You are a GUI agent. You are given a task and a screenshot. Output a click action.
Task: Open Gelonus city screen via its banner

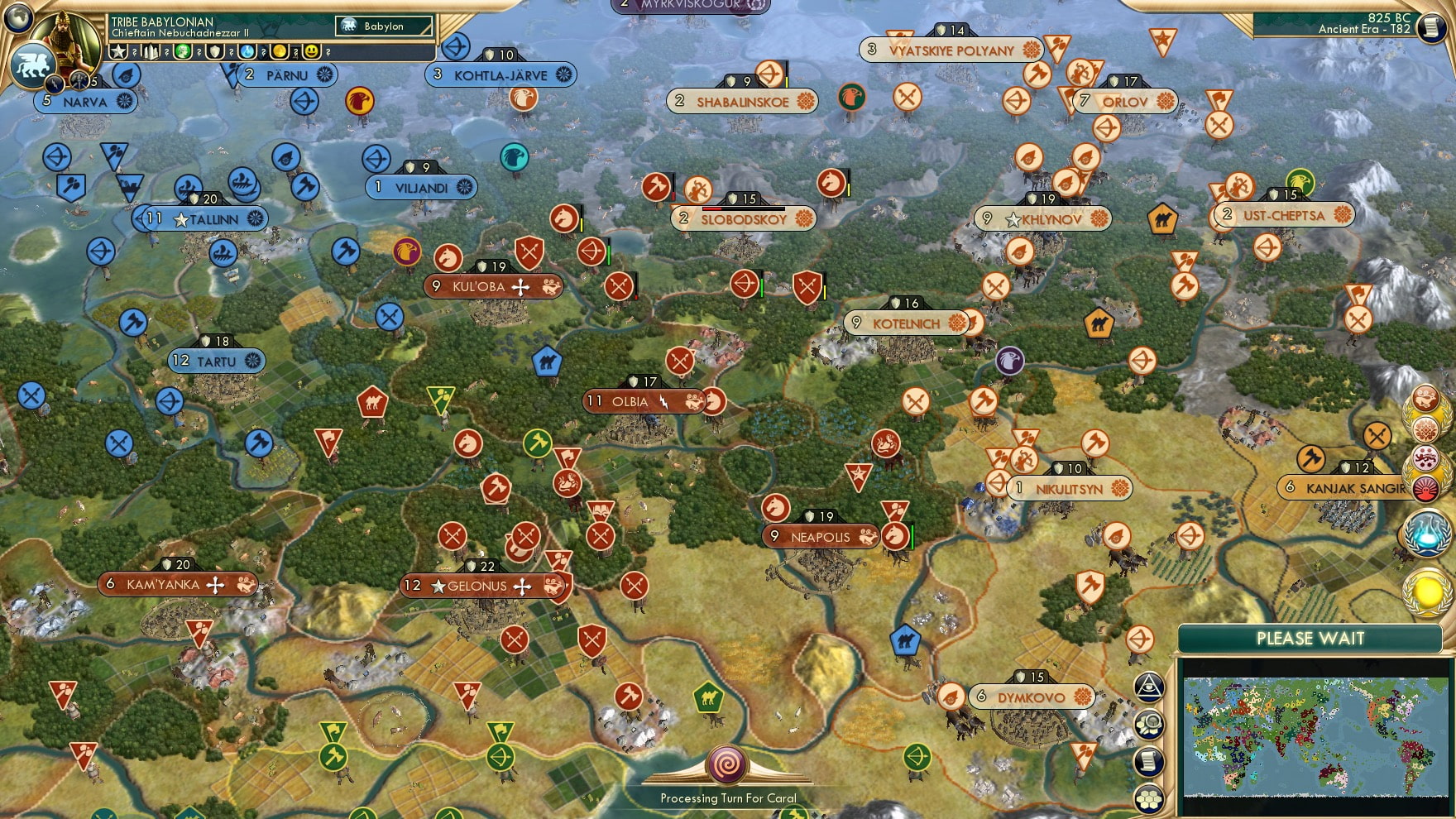coord(478,586)
